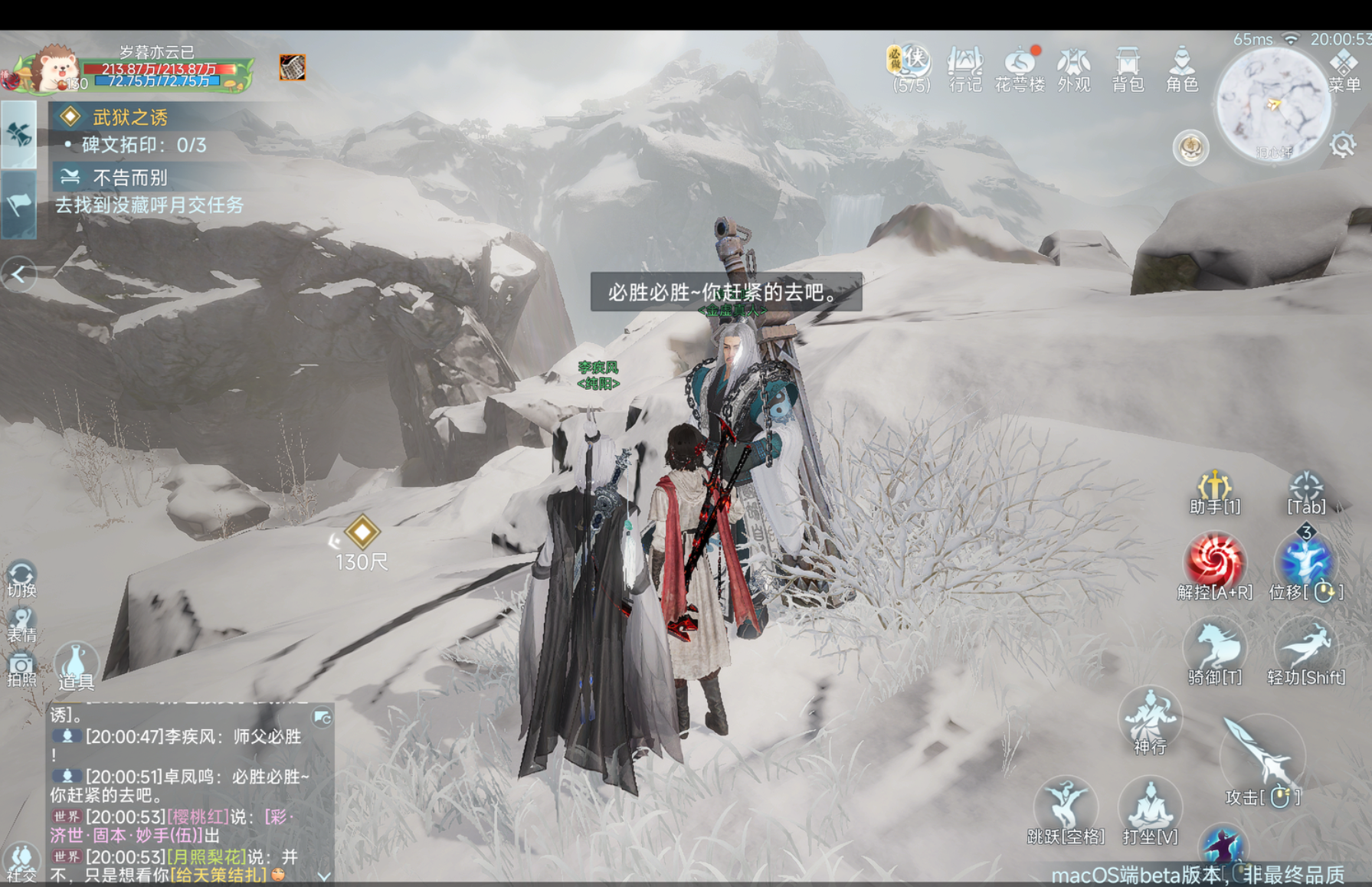This screenshot has height=887, width=1372.
Task: Tap the 攻击 attack button
Action: pyautogui.click(x=1262, y=760)
